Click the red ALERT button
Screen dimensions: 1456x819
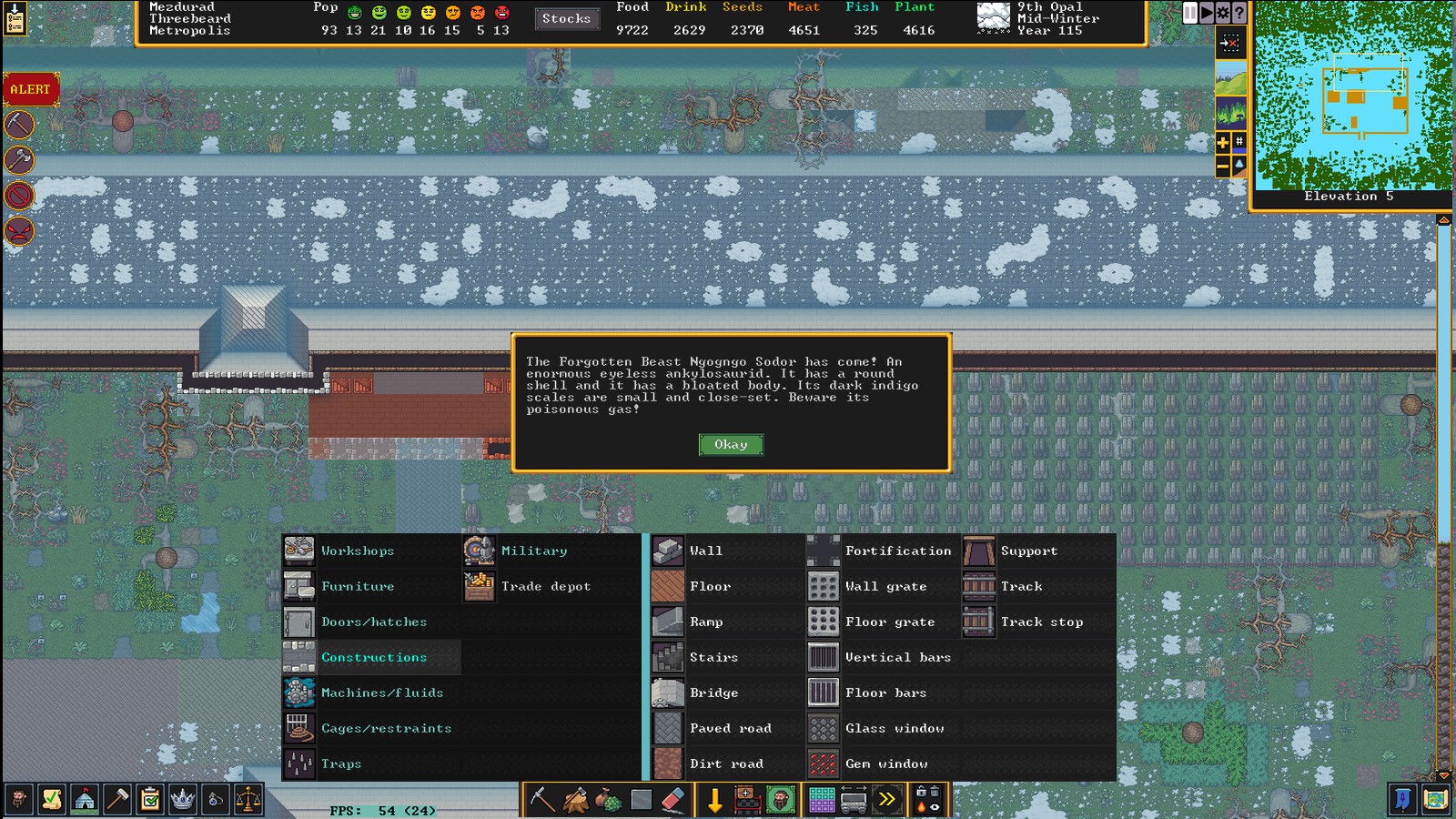[x=31, y=89]
